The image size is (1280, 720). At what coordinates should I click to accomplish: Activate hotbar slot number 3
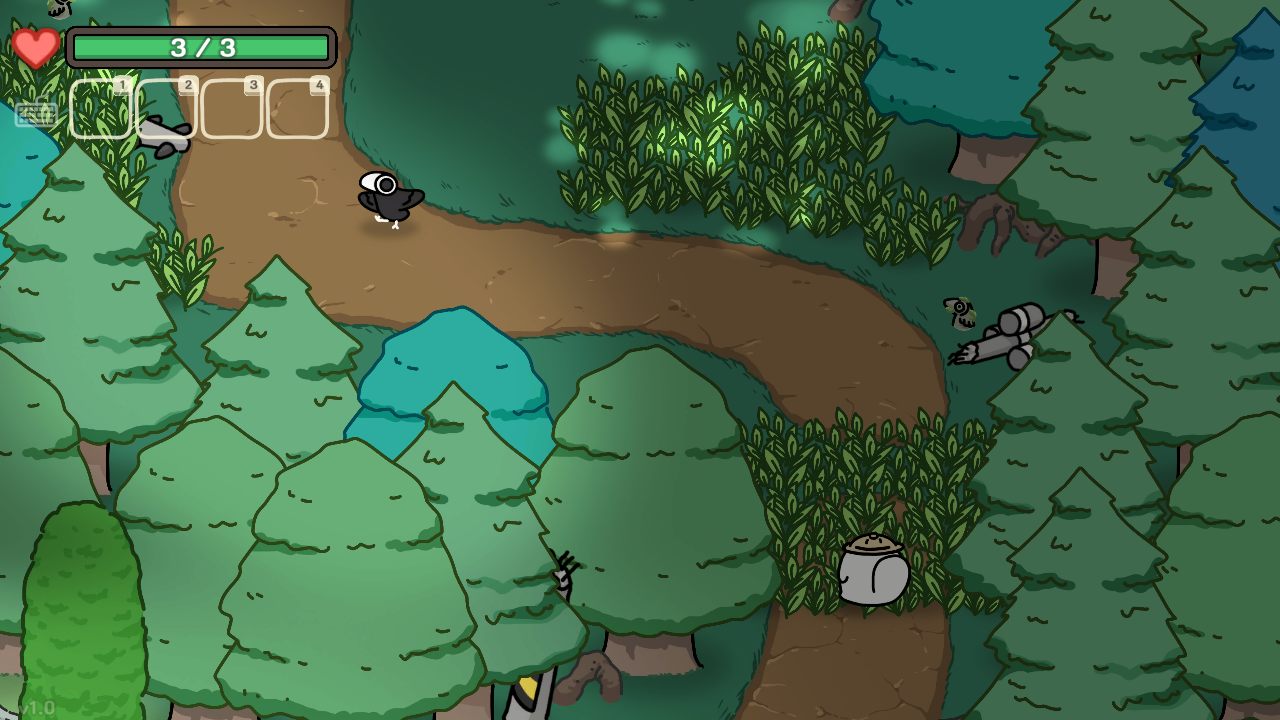click(x=232, y=109)
